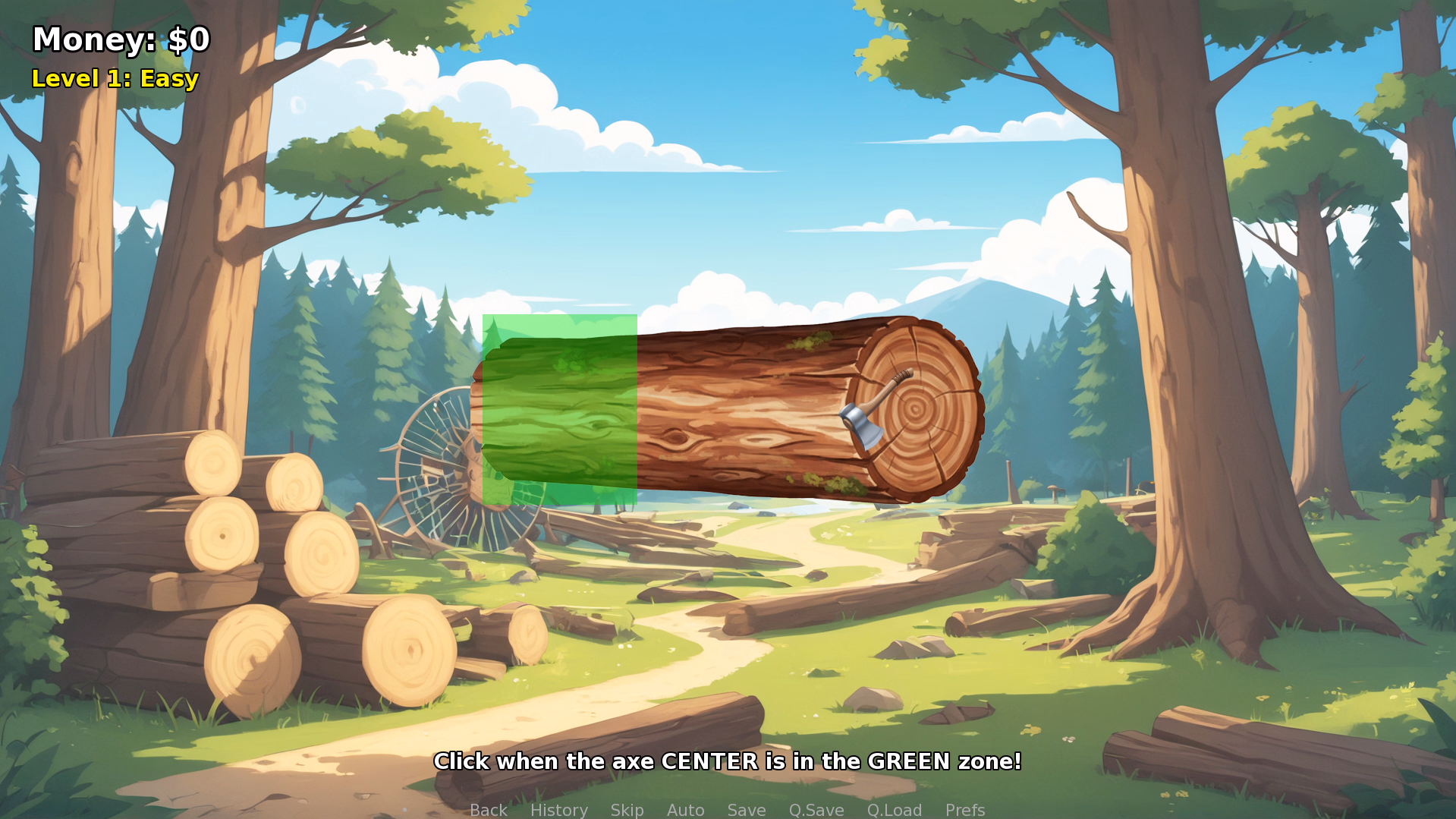This screenshot has width=1456, height=819.
Task: Open the Save screen
Action: (746, 809)
